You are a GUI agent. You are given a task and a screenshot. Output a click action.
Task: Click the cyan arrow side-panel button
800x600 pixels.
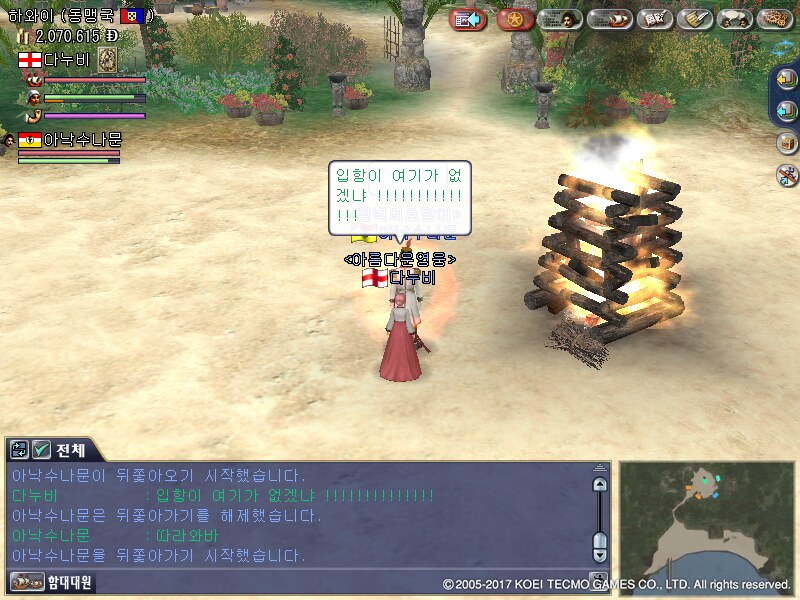point(787,110)
